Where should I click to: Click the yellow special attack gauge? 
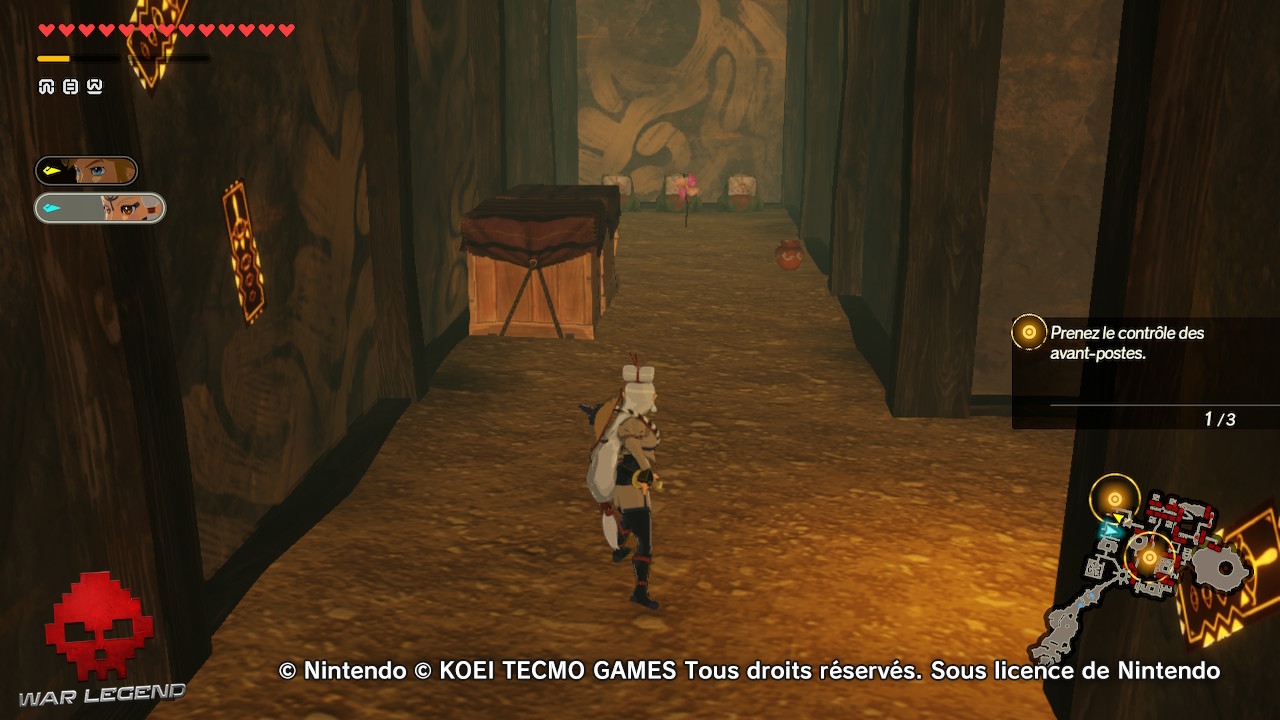coord(55,58)
